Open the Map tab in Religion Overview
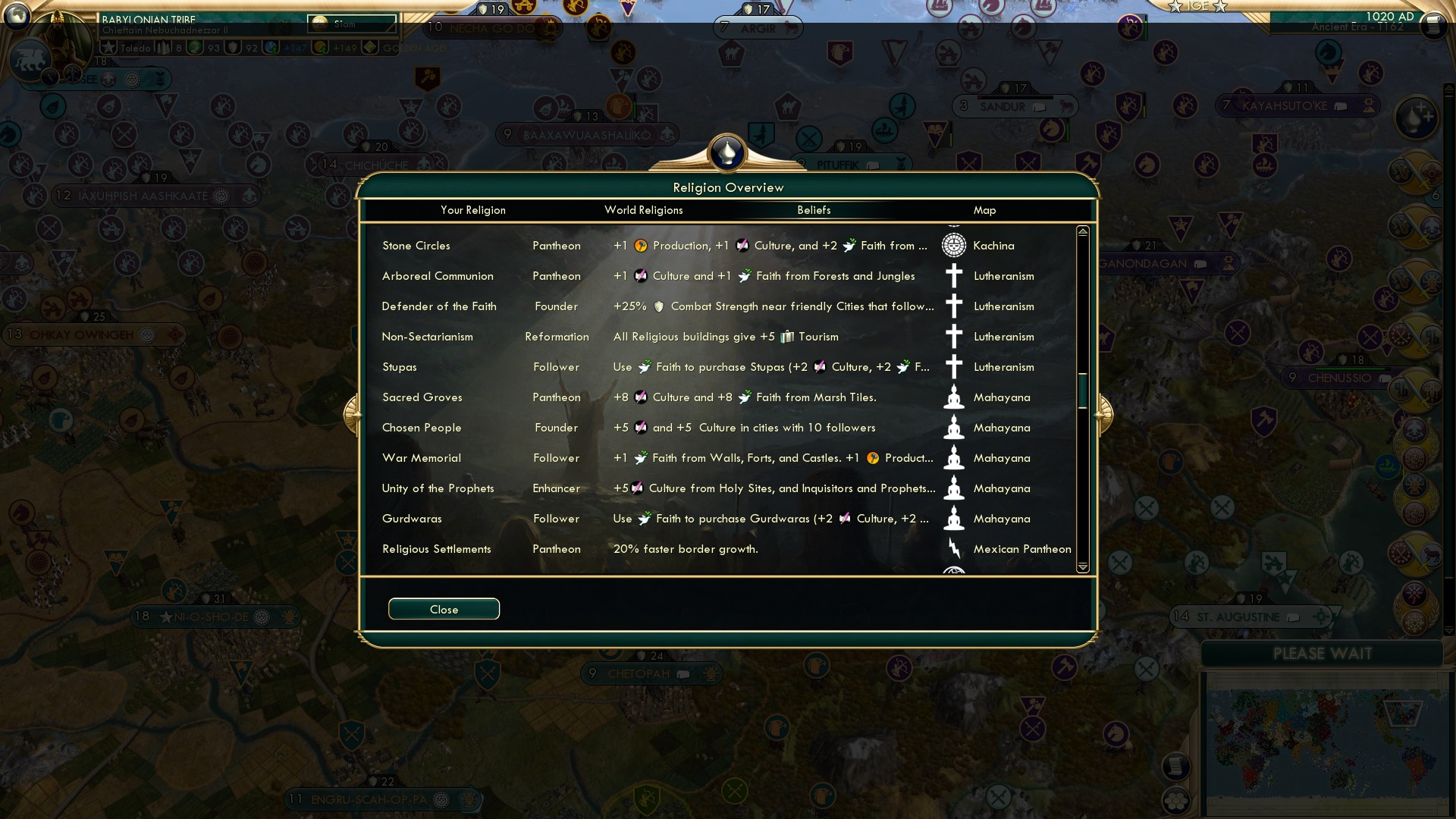The height and width of the screenshot is (819, 1456). [984, 210]
